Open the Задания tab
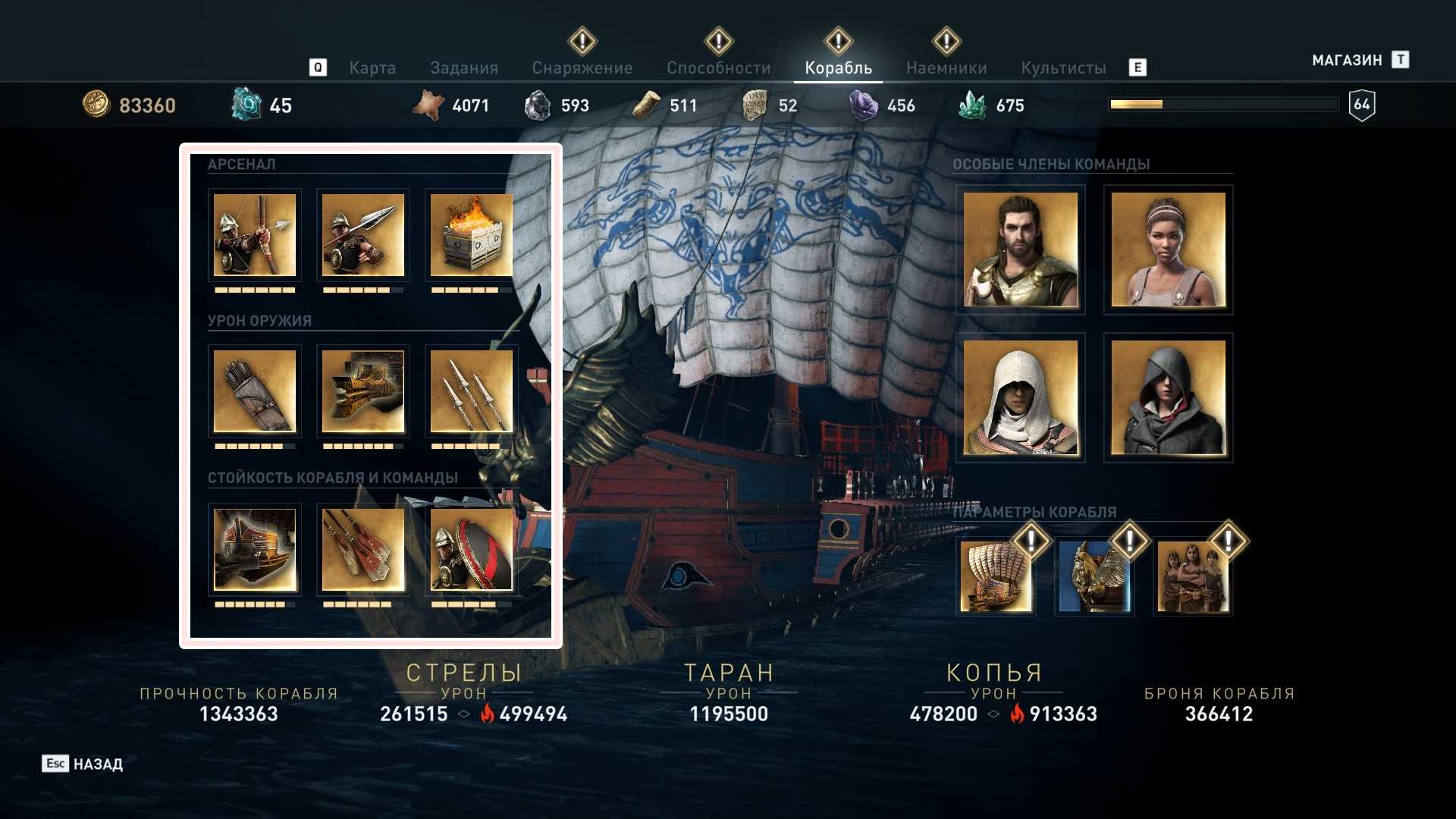Viewport: 1456px width, 819px height. point(463,68)
